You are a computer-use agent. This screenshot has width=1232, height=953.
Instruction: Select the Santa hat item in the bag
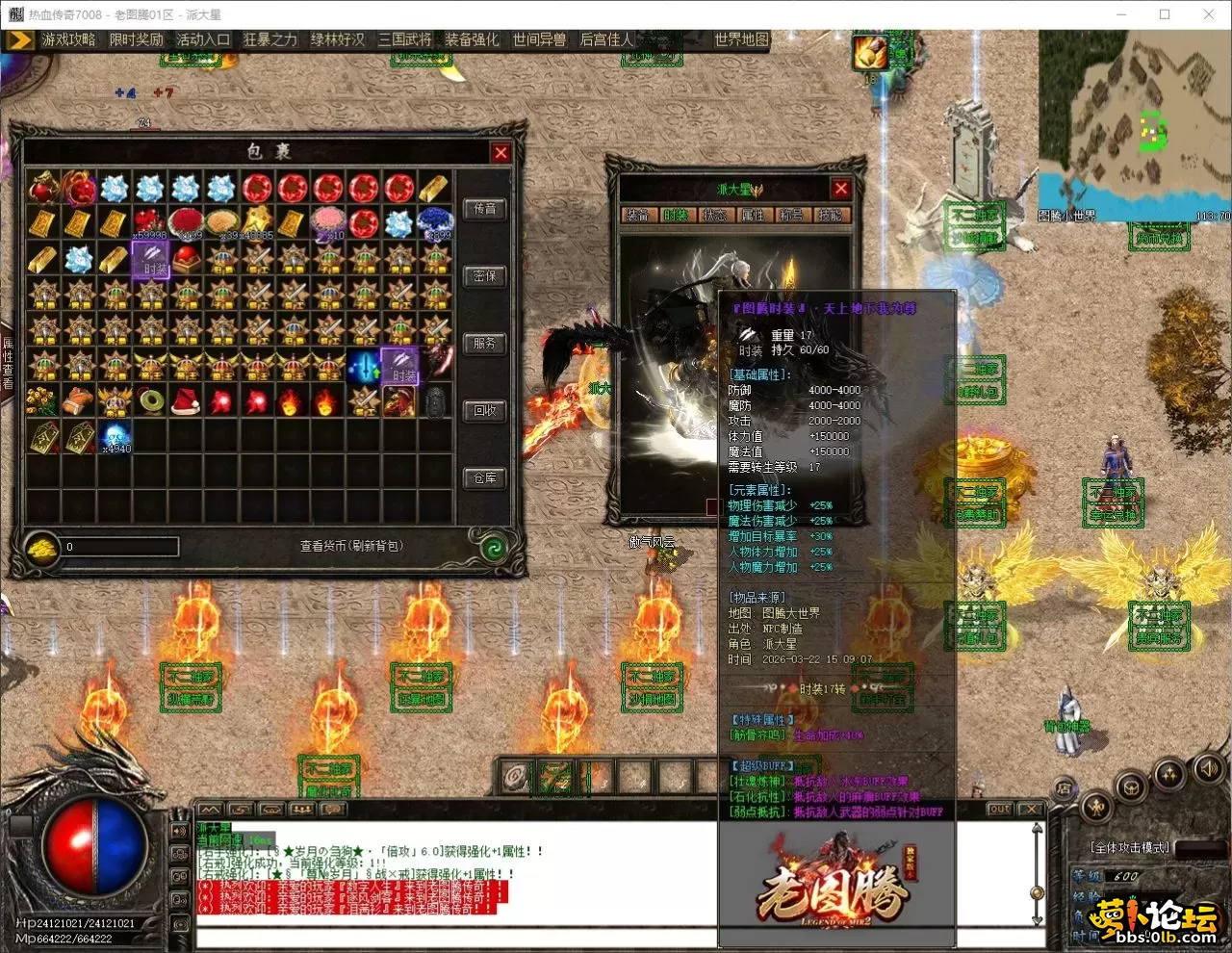(x=186, y=399)
